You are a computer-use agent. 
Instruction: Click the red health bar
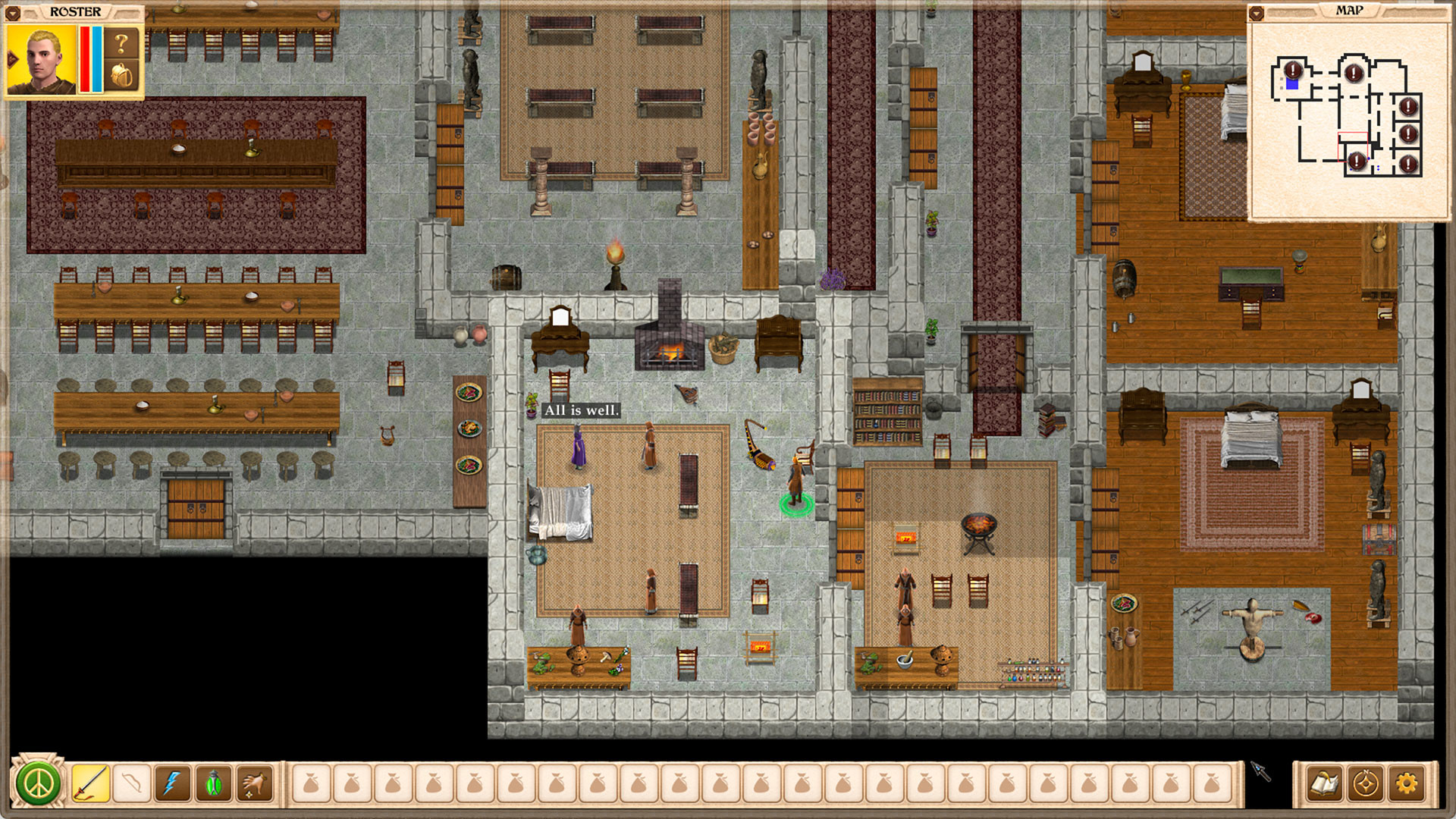(x=85, y=59)
